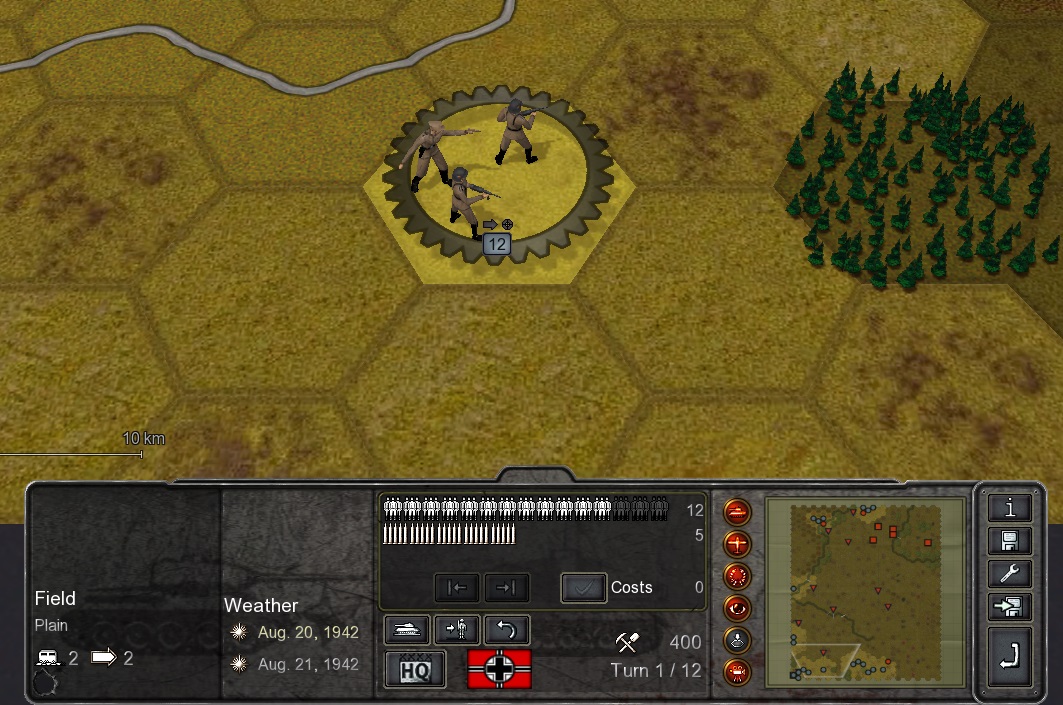Toggle the round red airplane icon
The height and width of the screenshot is (705, 1063).
tap(738, 545)
